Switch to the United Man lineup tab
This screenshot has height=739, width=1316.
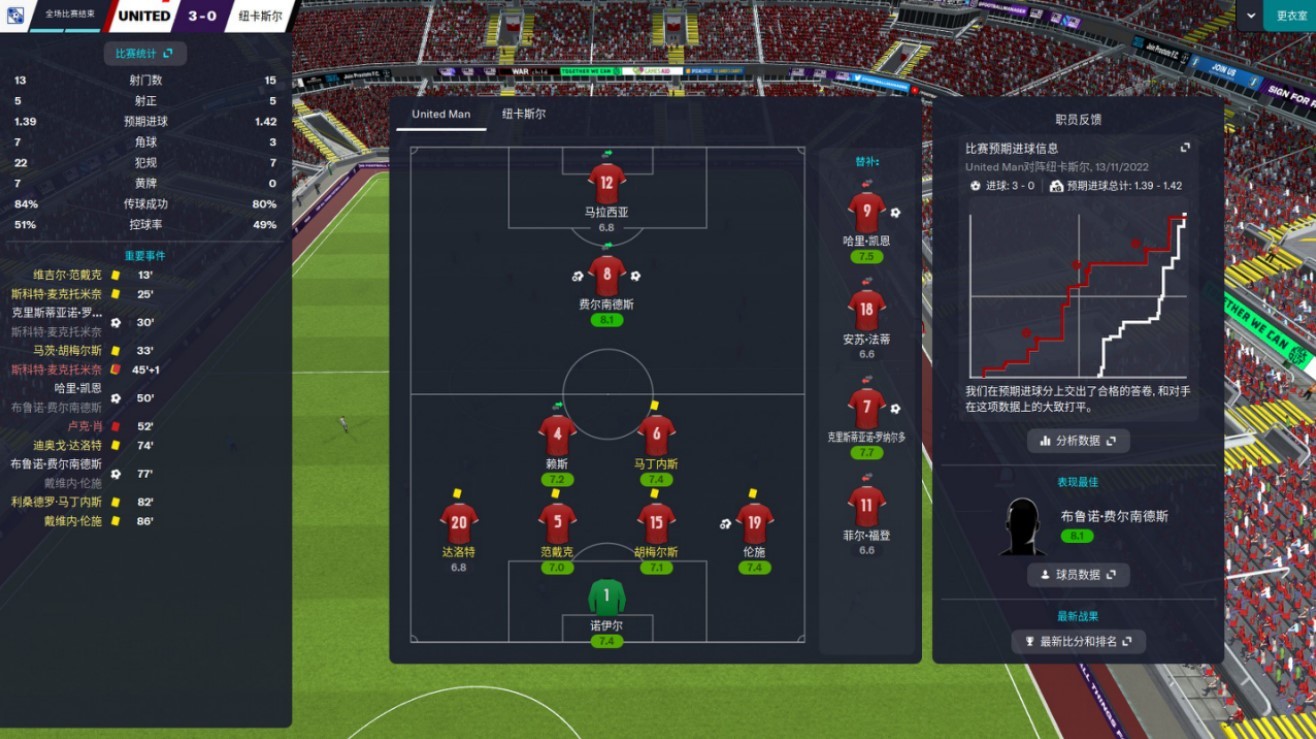click(x=441, y=114)
